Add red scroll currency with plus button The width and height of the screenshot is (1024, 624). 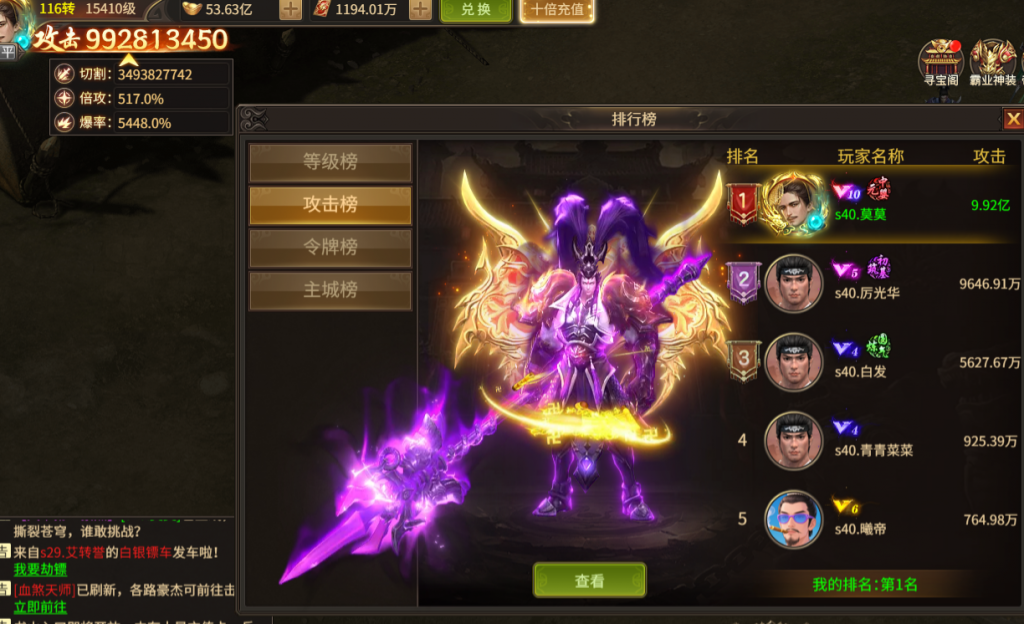coord(420,10)
